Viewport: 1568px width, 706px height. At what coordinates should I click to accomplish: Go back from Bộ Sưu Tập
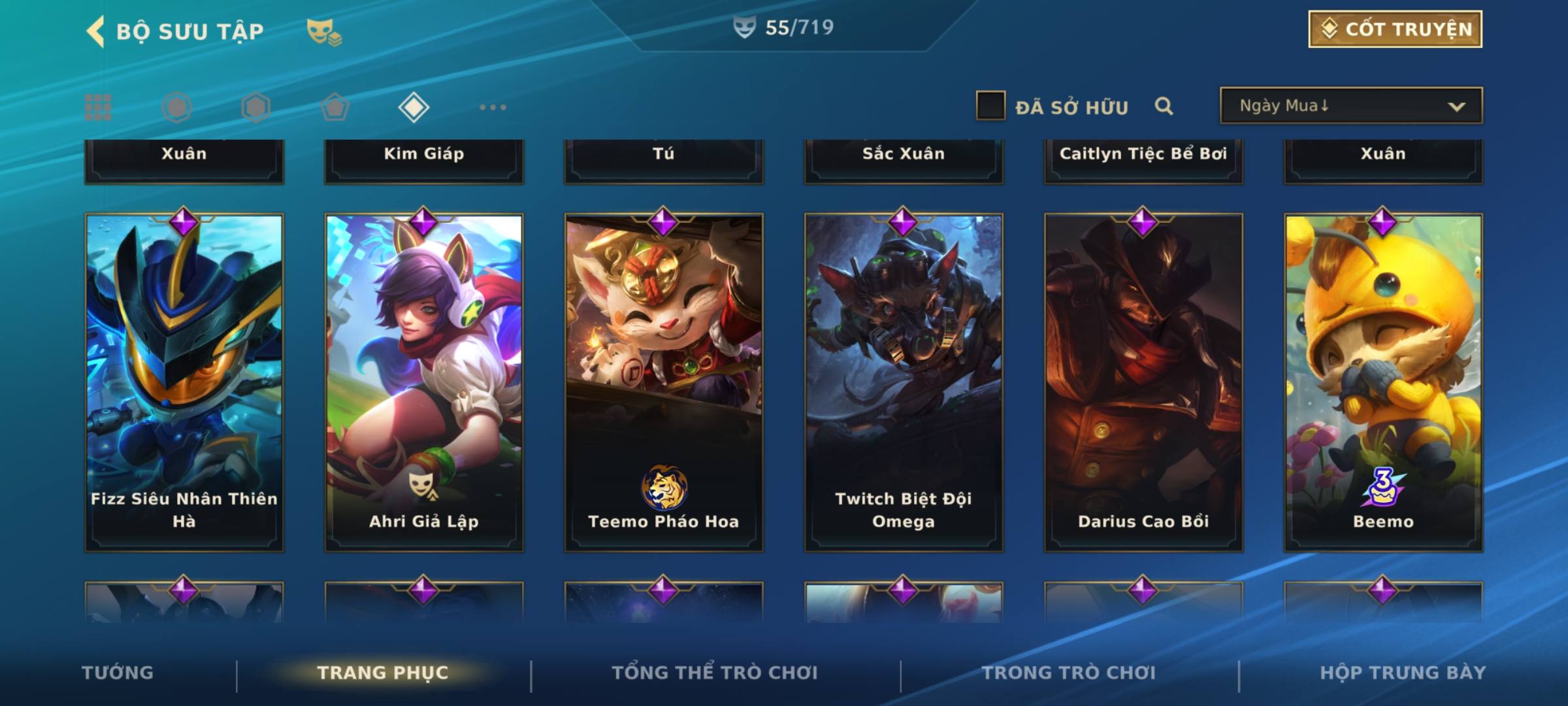point(96,31)
